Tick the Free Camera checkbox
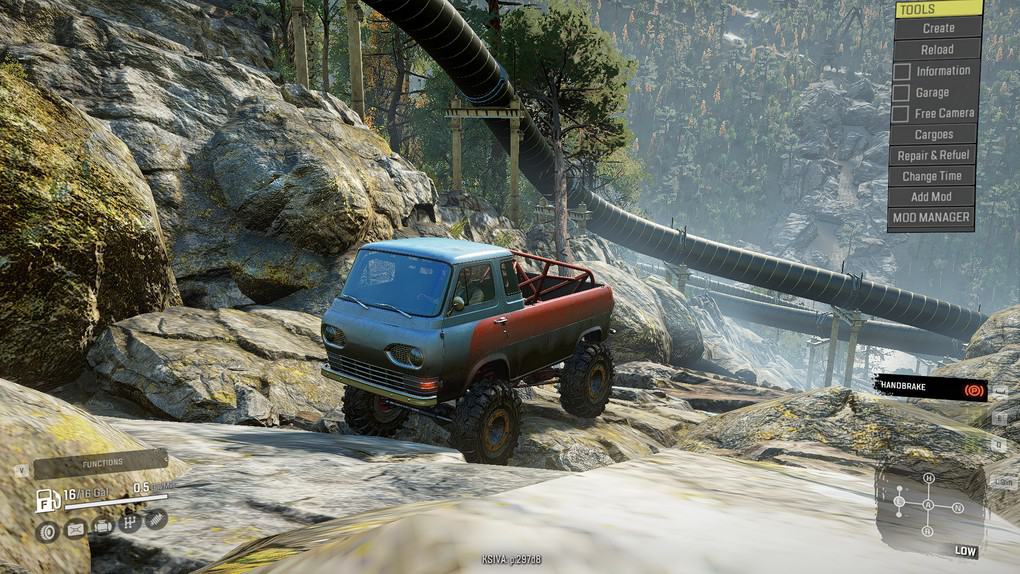Screen dimensions: 1020x574 (x=901, y=114)
